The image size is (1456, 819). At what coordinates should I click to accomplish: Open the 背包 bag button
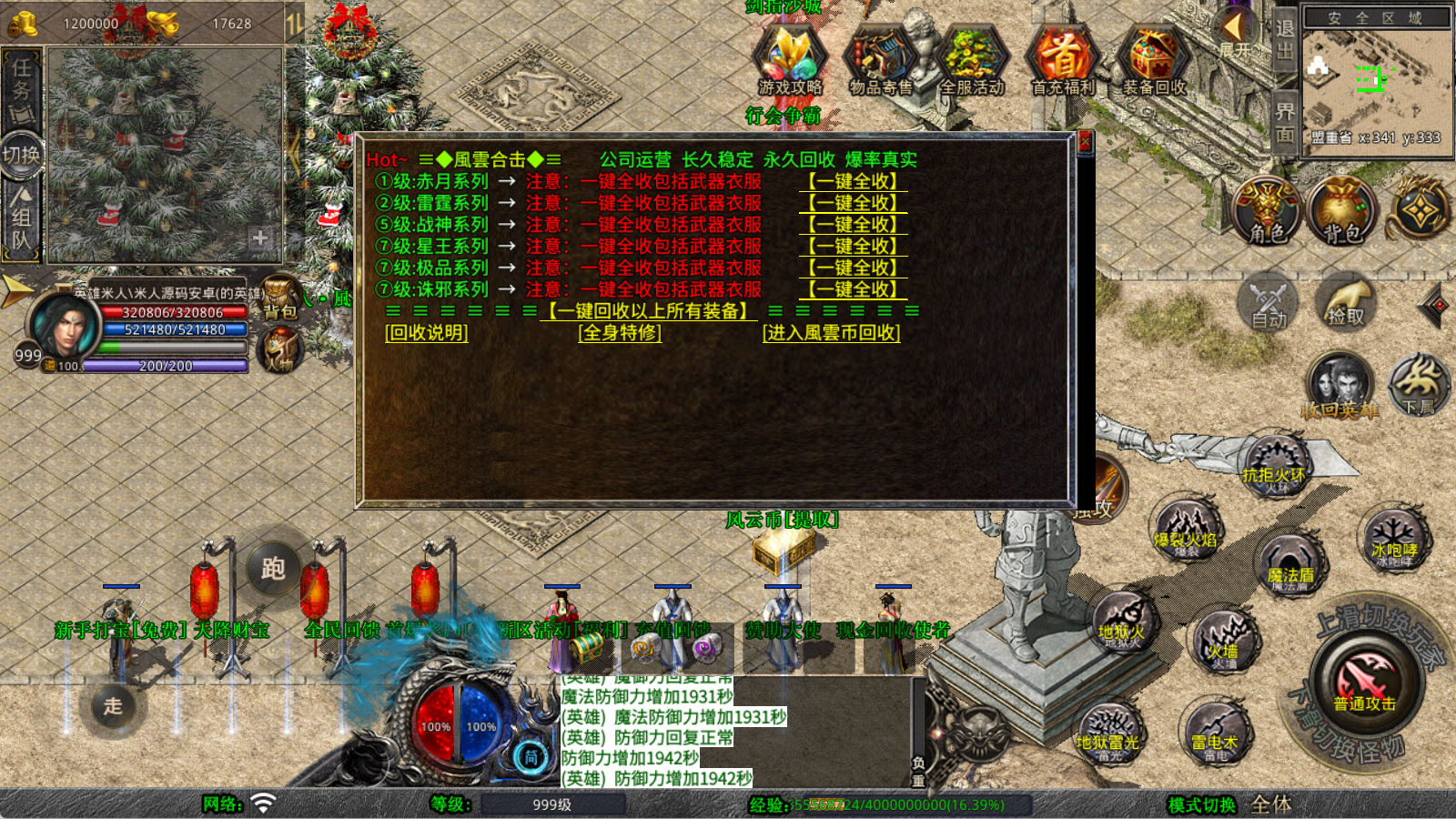coord(1342,211)
